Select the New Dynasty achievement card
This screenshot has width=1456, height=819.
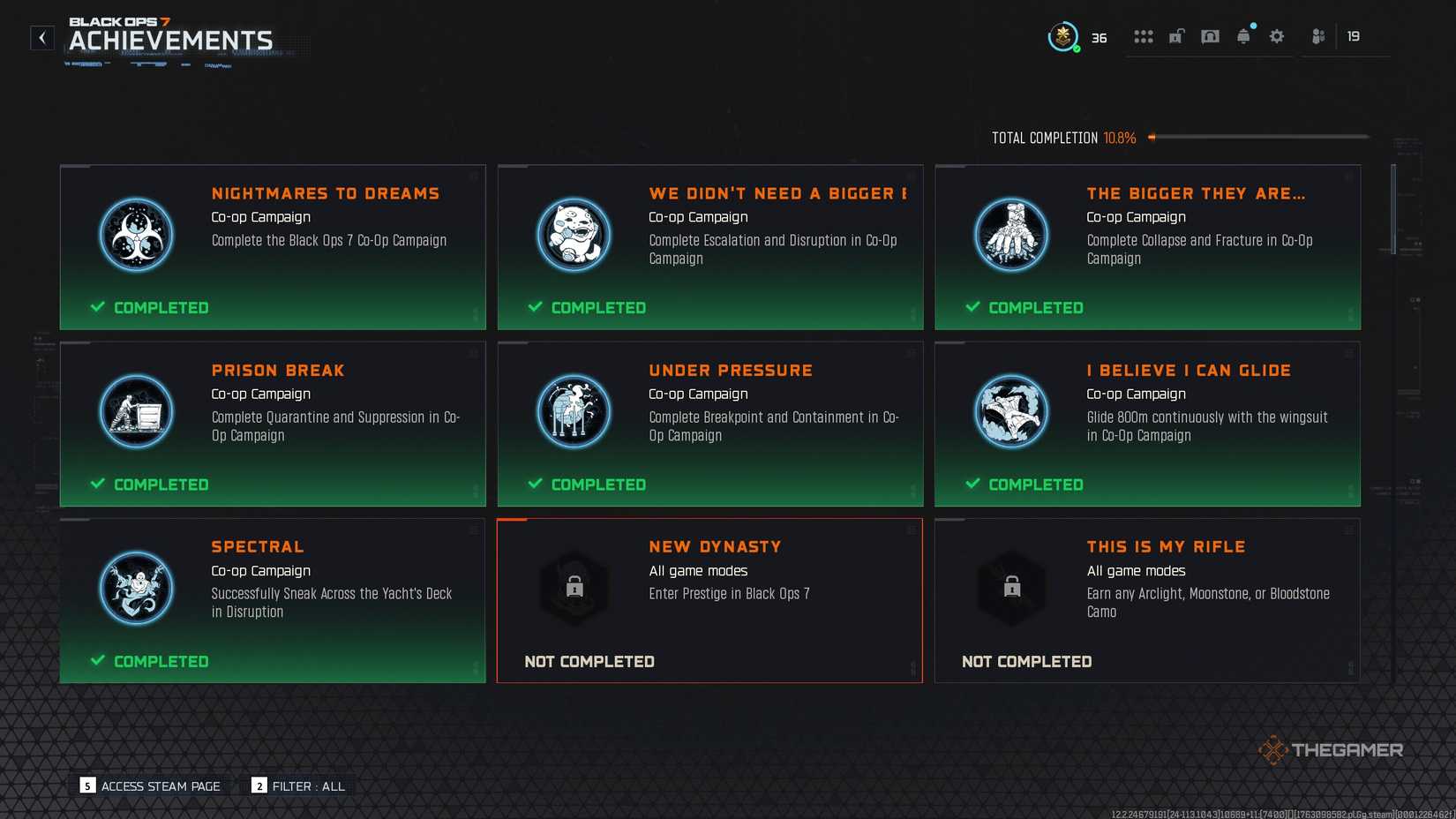click(x=709, y=600)
